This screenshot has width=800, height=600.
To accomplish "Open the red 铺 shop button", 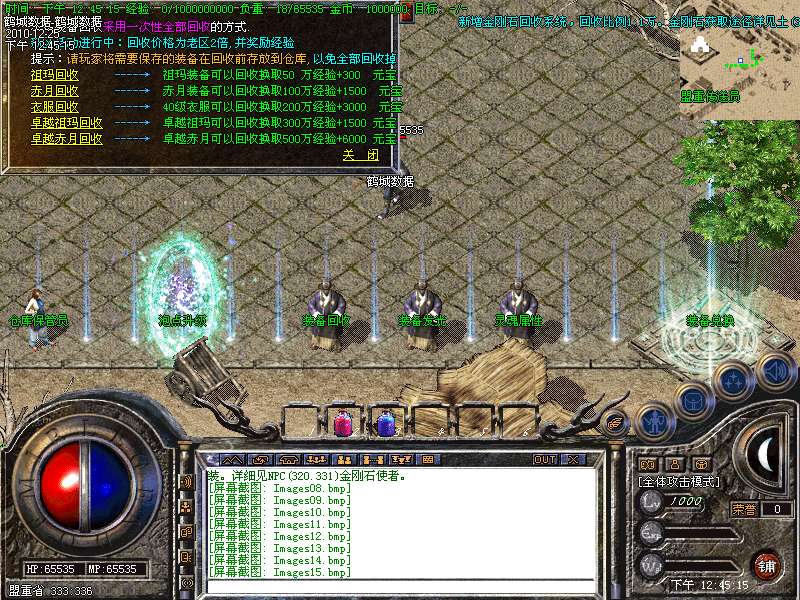I will (x=767, y=565).
